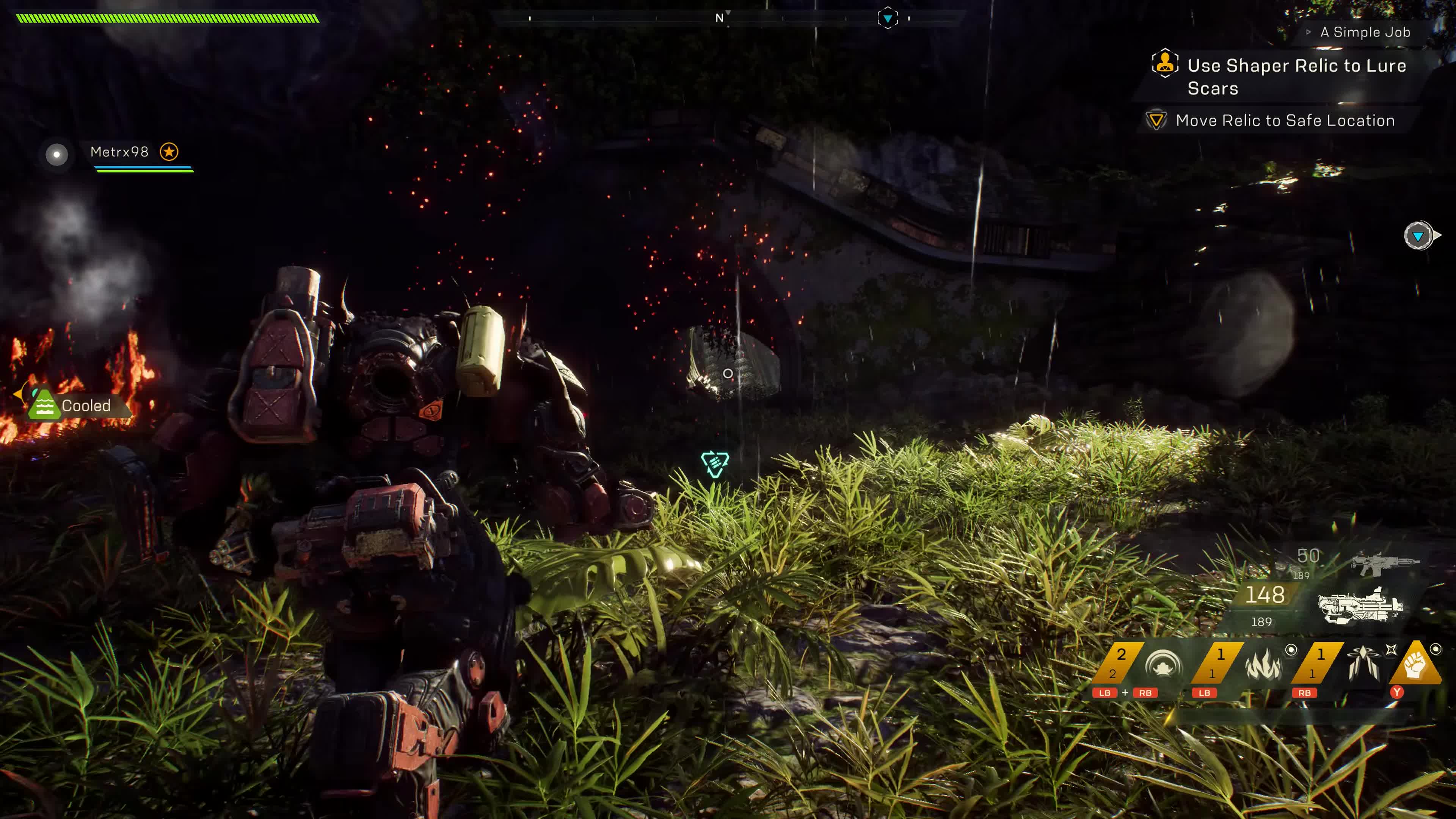Select 'Move Relic to Safe Location' objective
The image size is (1456, 819).
pyautogui.click(x=1284, y=121)
